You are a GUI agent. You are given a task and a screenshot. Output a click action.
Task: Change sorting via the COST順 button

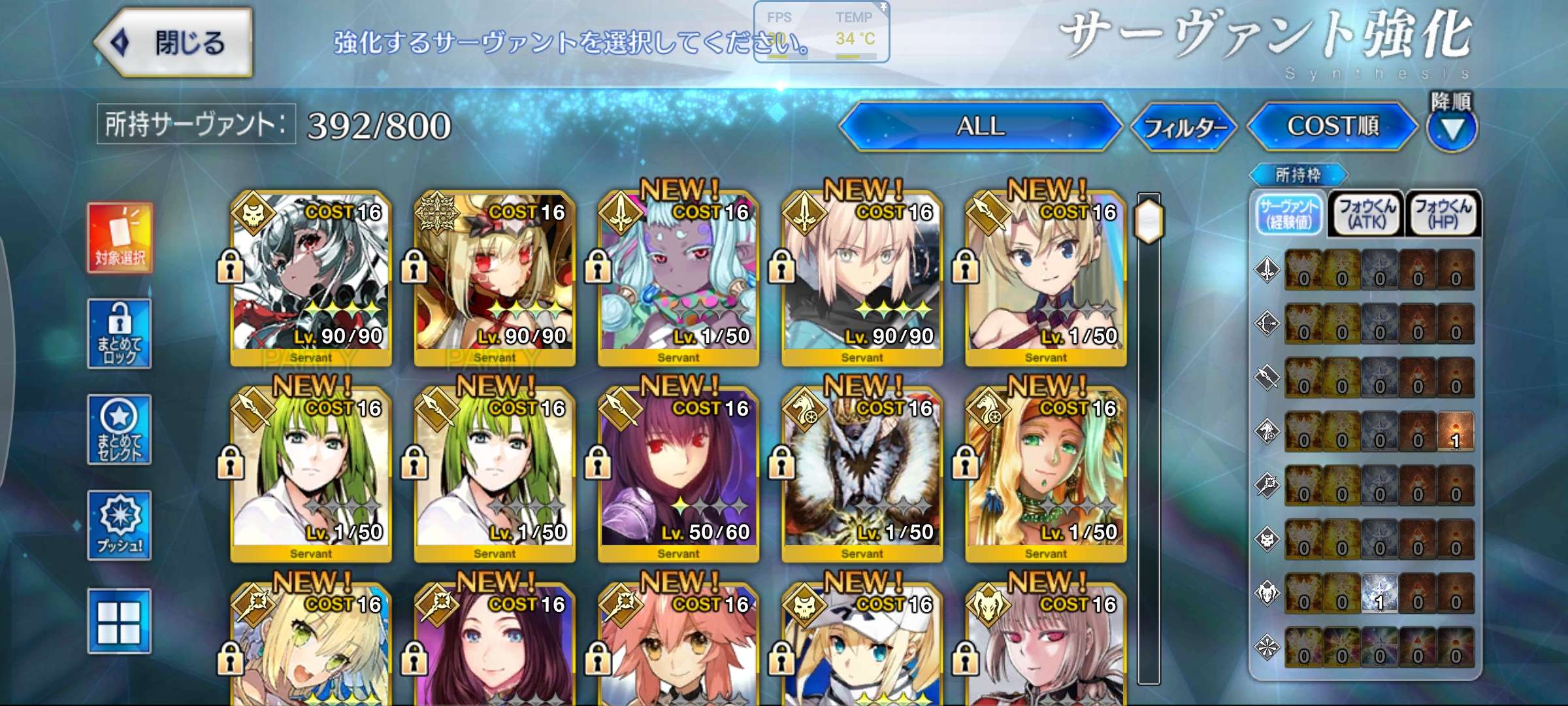click(x=1333, y=126)
